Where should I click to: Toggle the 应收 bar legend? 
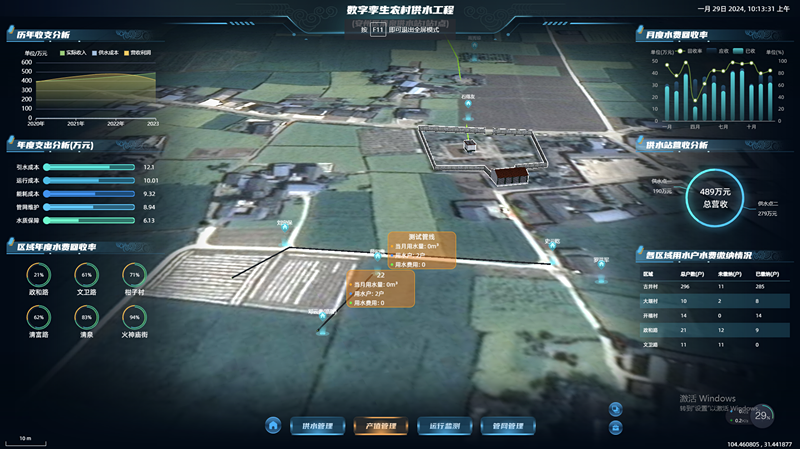click(716, 50)
